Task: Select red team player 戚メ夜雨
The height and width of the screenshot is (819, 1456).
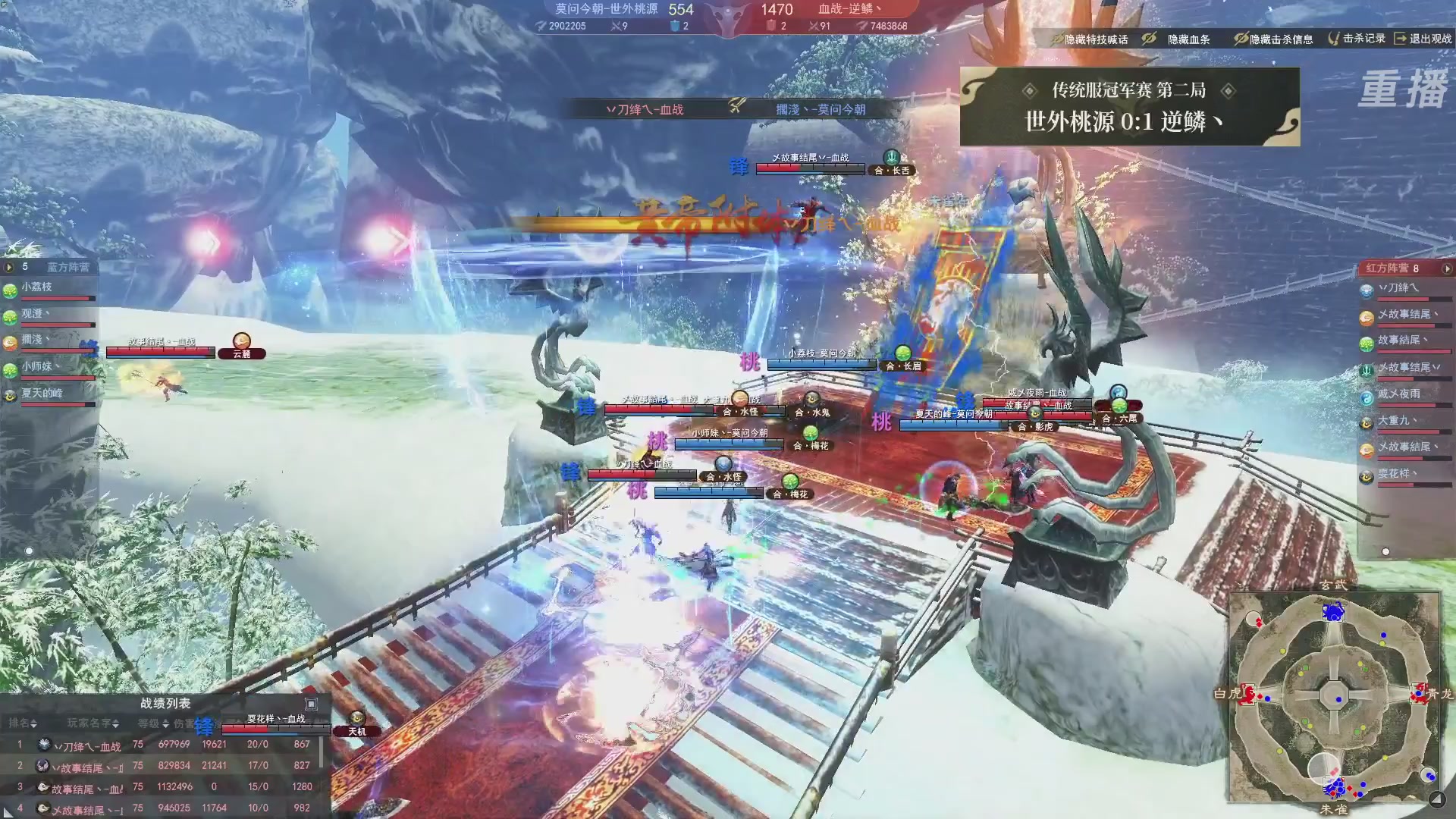Action: pyautogui.click(x=1398, y=394)
